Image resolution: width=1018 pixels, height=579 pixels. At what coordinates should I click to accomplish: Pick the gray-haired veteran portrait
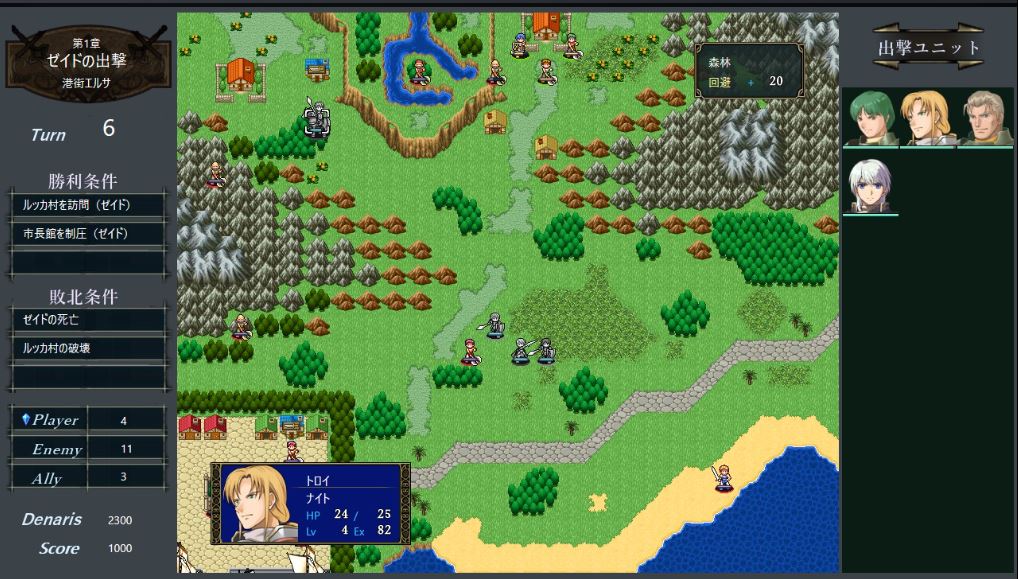(986, 119)
